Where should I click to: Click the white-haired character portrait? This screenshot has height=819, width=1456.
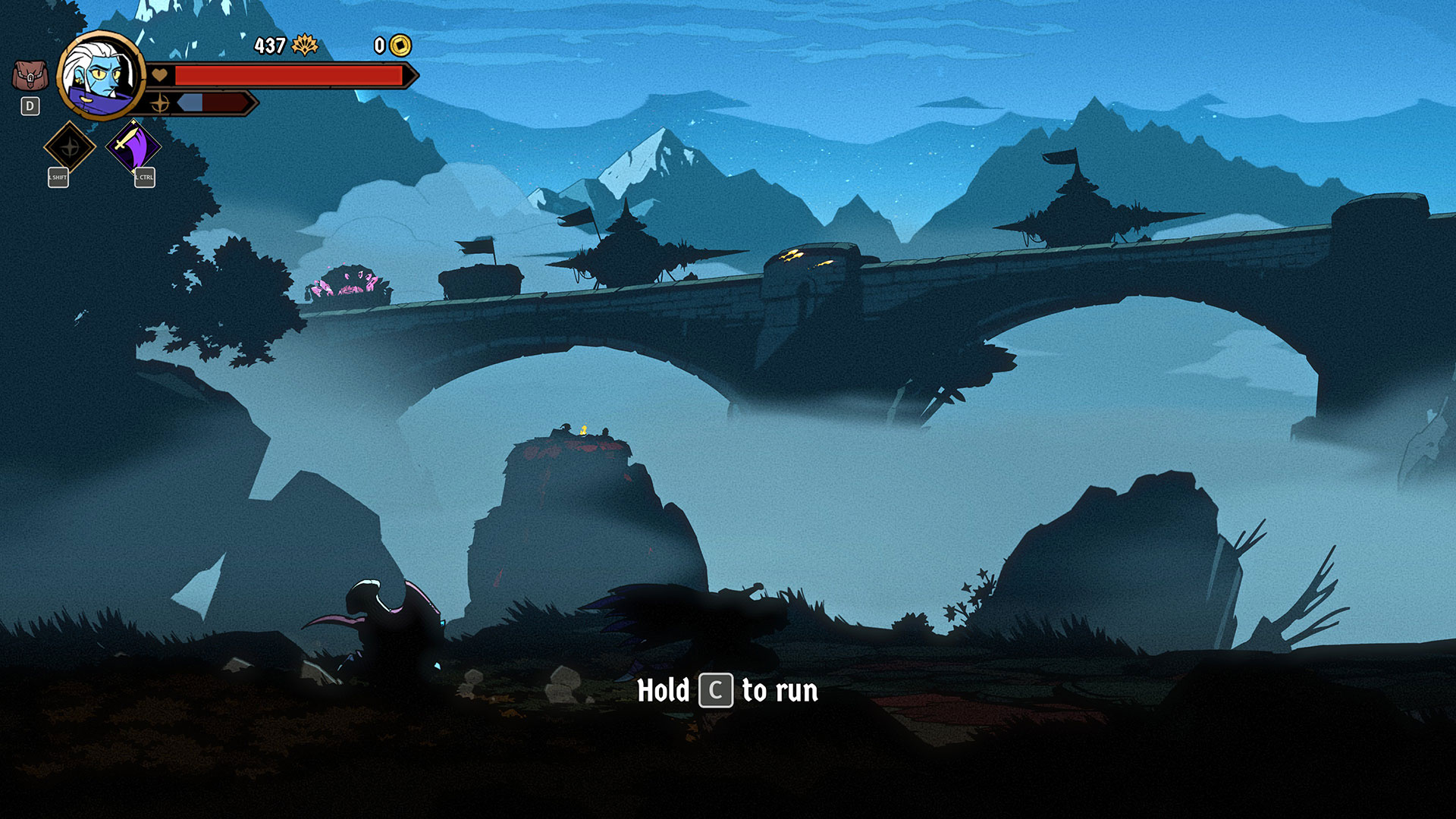(x=100, y=76)
